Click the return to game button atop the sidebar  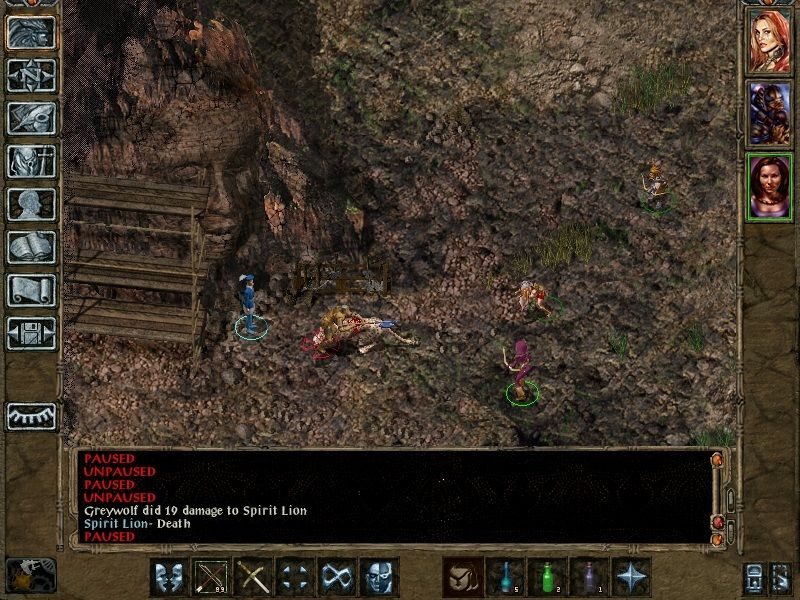click(x=31, y=32)
